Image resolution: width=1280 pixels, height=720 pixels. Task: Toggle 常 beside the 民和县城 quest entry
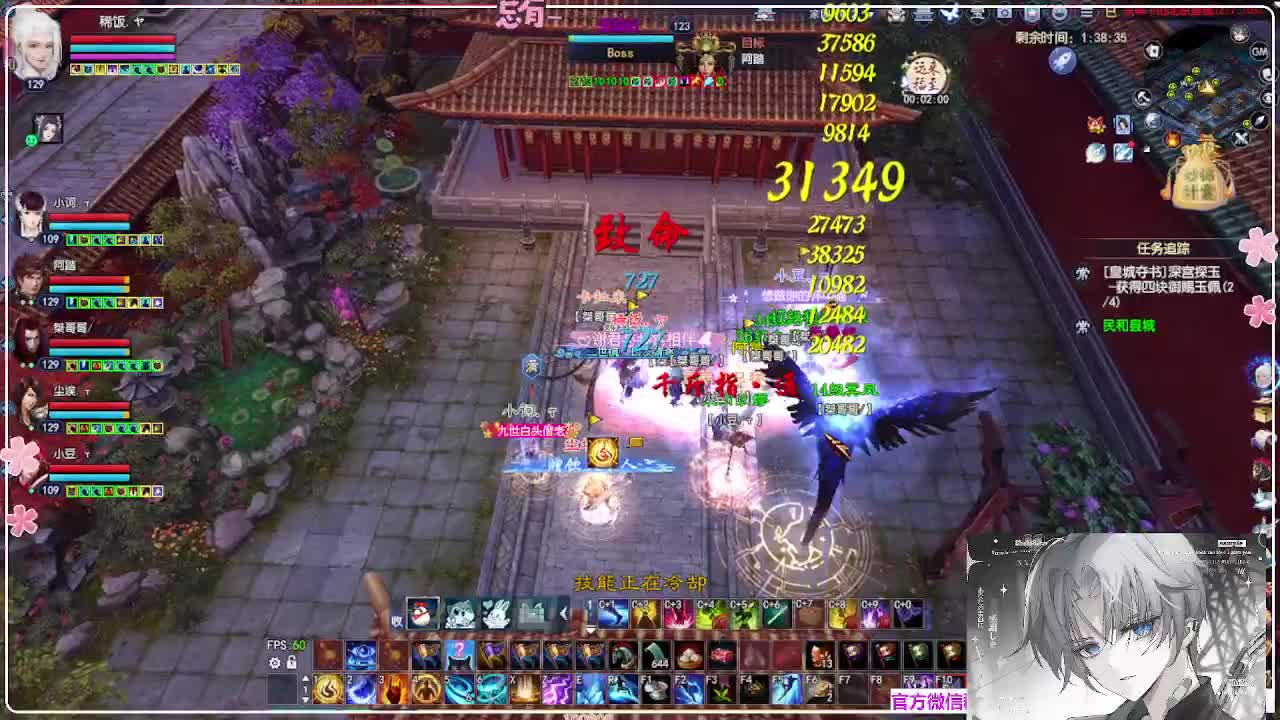pos(1082,326)
